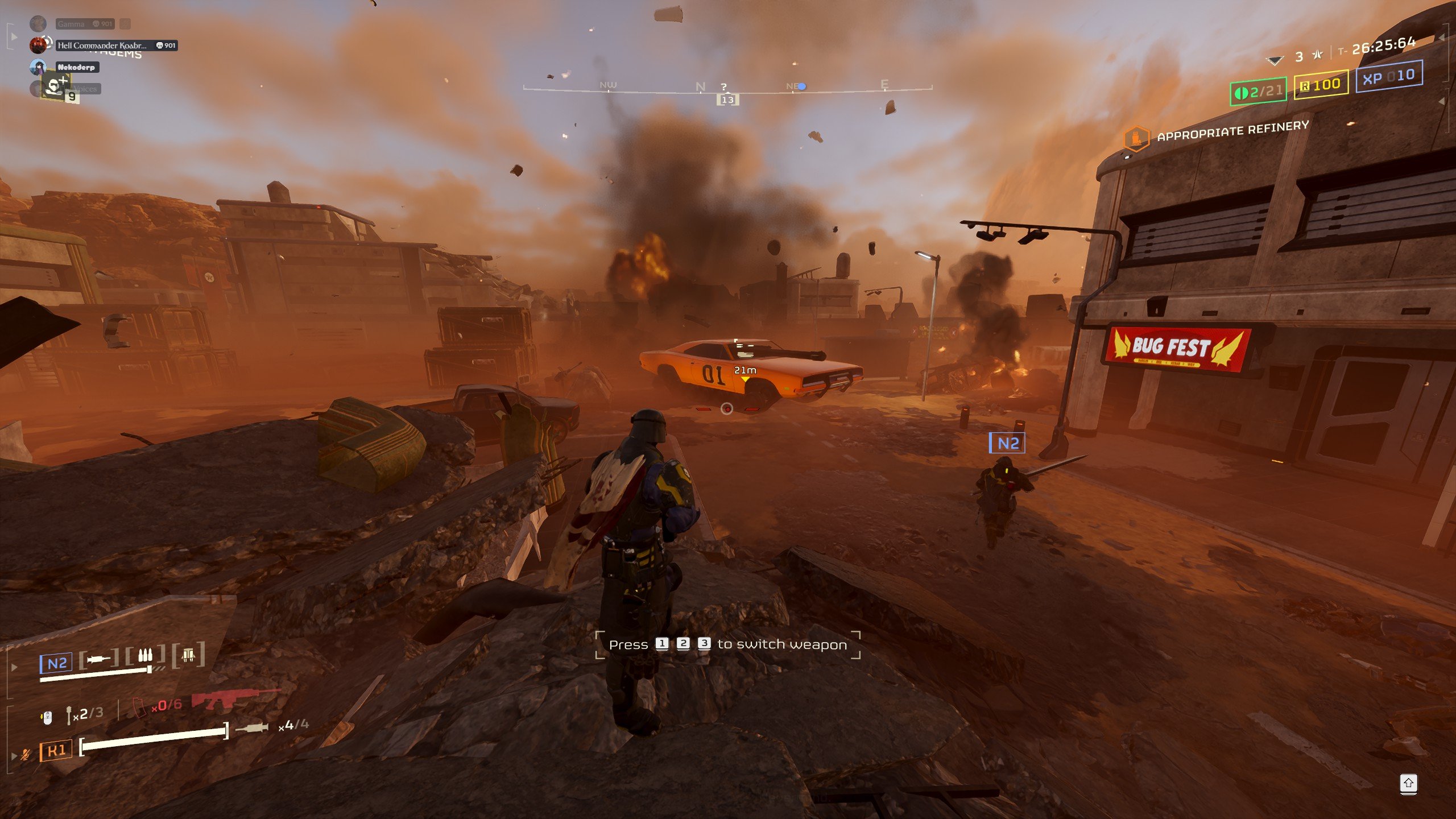The height and width of the screenshot is (819, 1456).
Task: Toggle the muted microphone icon
Action: [26, 754]
